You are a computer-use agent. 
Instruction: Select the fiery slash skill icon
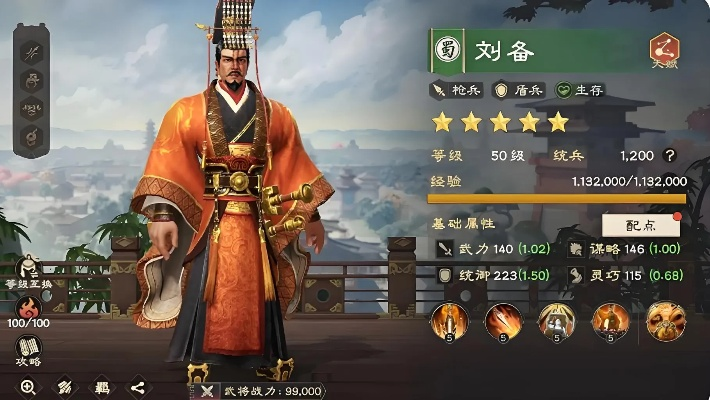point(502,320)
